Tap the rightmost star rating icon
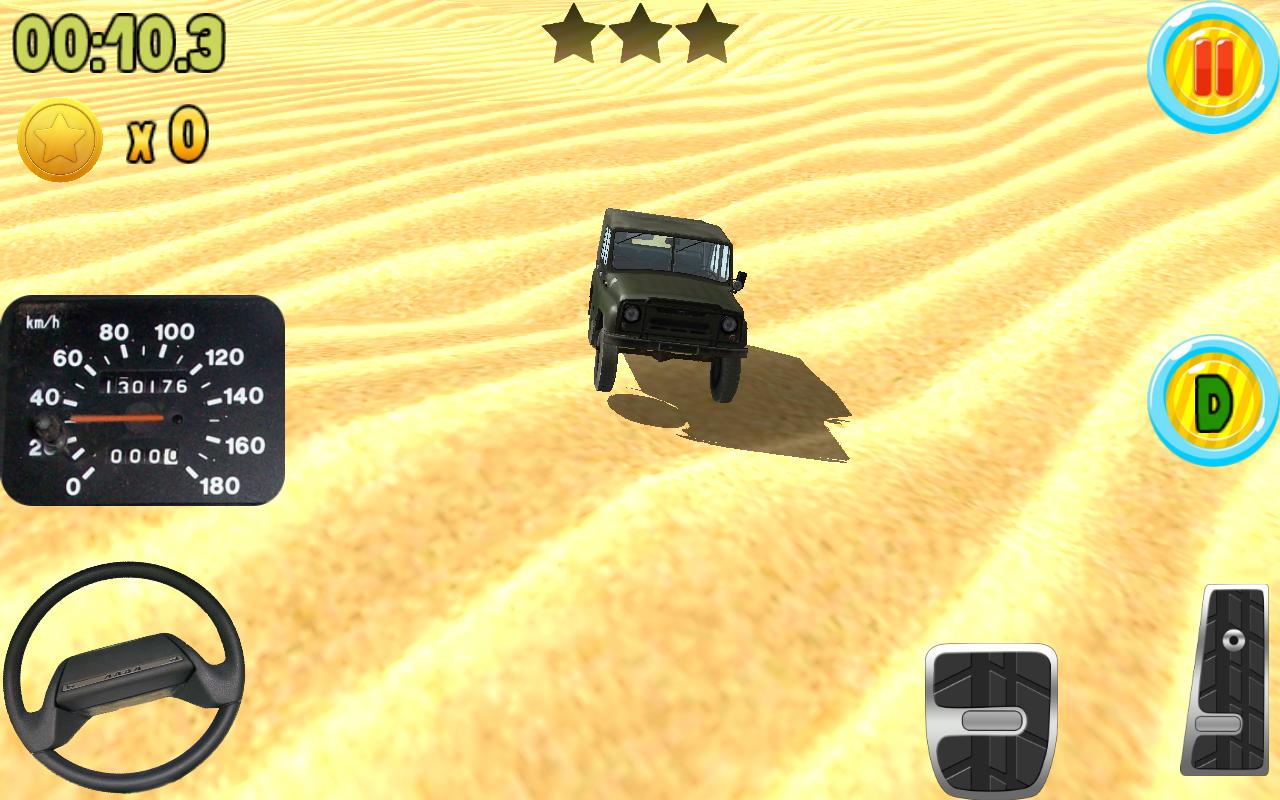The image size is (1280, 800). pos(706,32)
